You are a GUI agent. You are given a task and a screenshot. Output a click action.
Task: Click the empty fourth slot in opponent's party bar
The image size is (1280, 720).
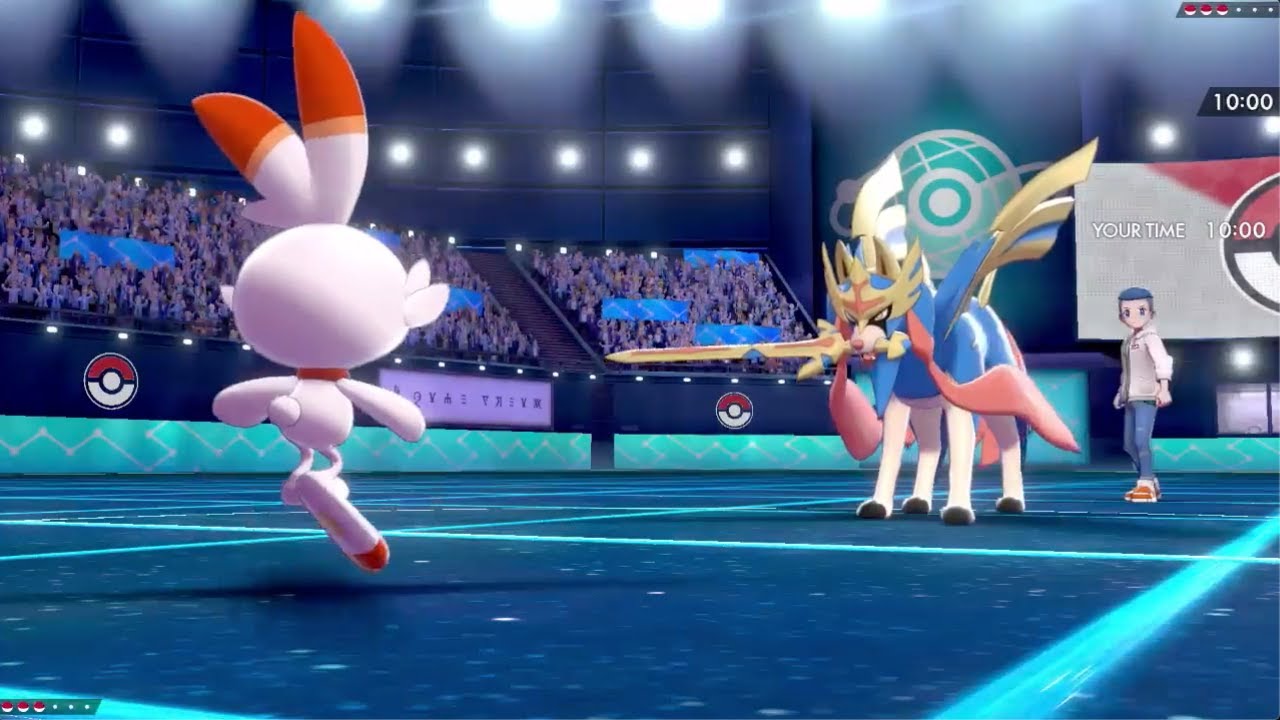1238,9
